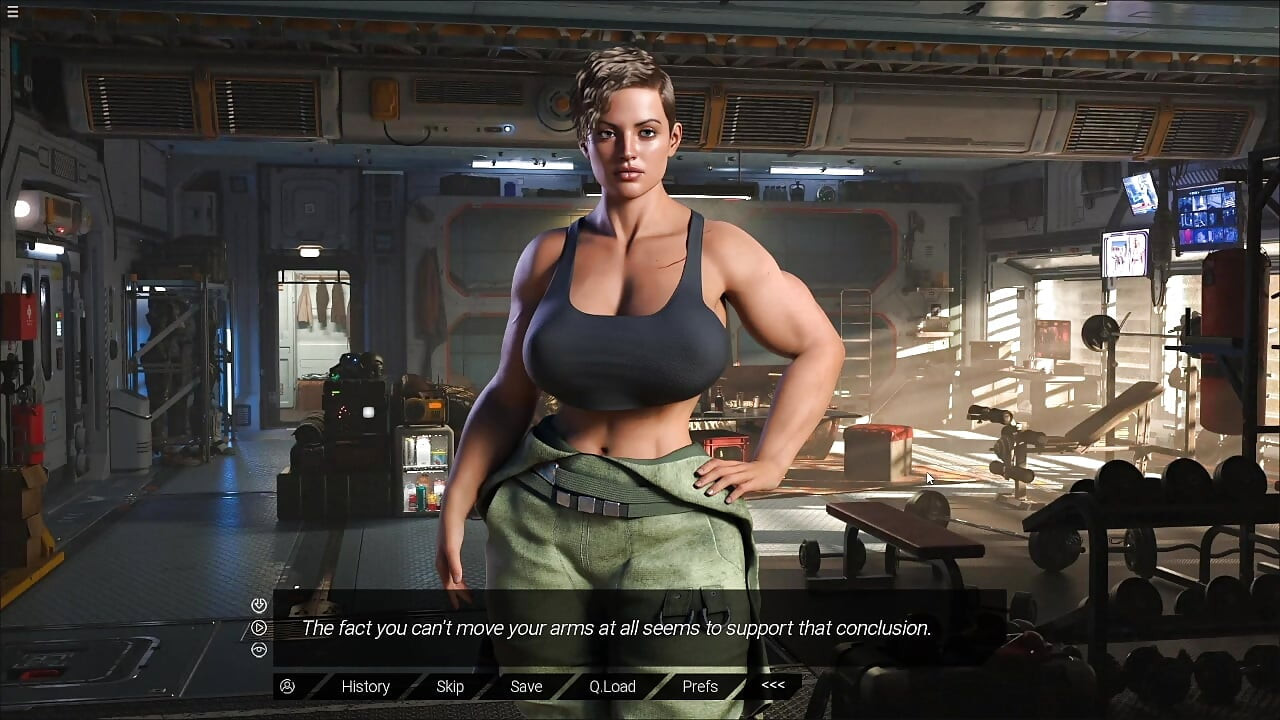Toggle auto-play with the circled play icon

tap(259, 628)
